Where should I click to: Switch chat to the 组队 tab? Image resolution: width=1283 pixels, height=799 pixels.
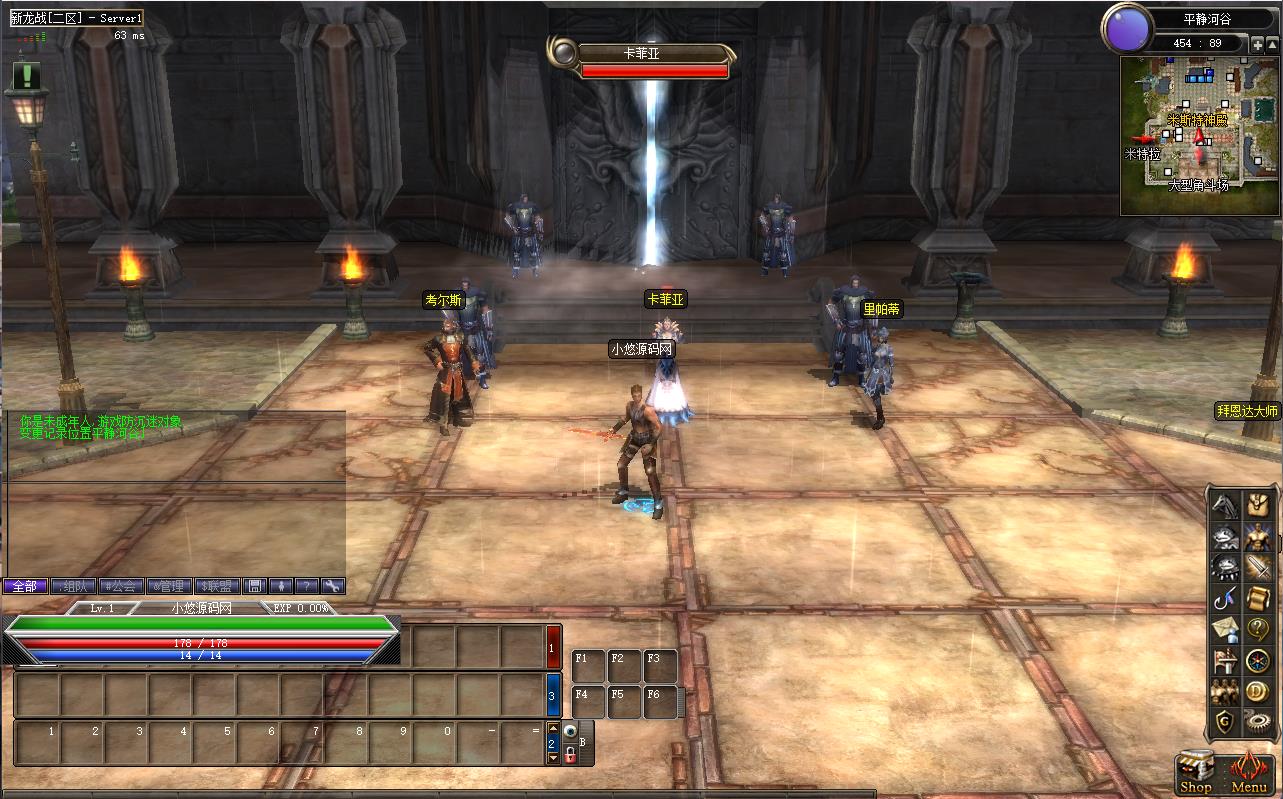click(73, 586)
